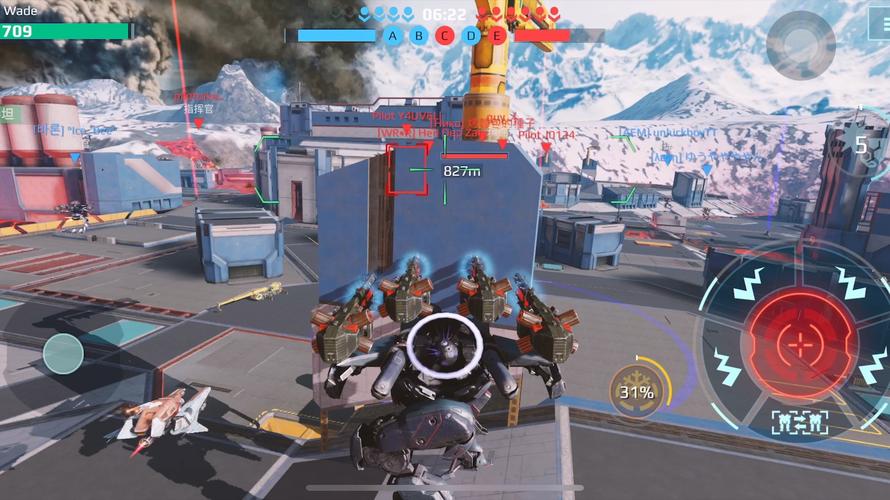The image size is (890, 500).
Task: Select the red beacon C indicator
Action: [445, 36]
